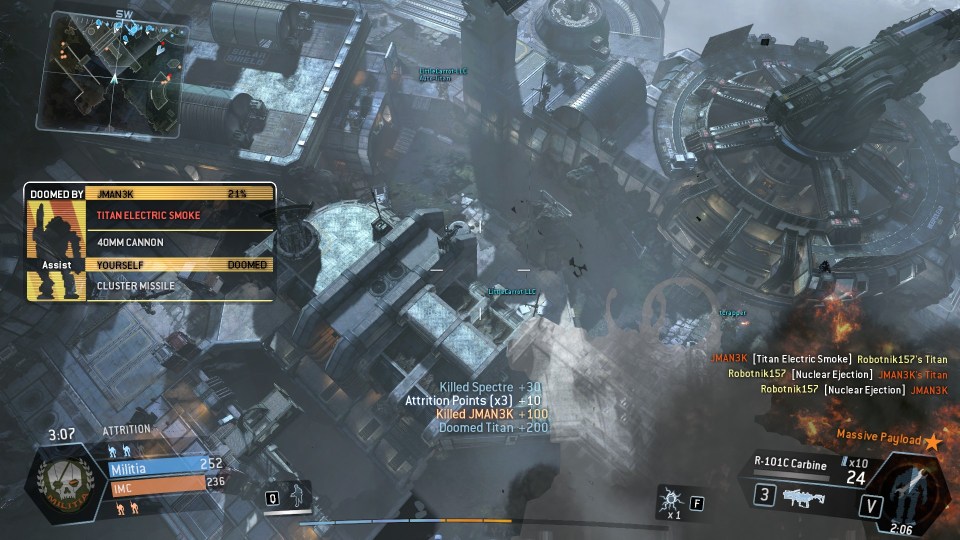Select the grenade ordnance icon
Viewport: 960px width, 540px height.
(x=668, y=497)
